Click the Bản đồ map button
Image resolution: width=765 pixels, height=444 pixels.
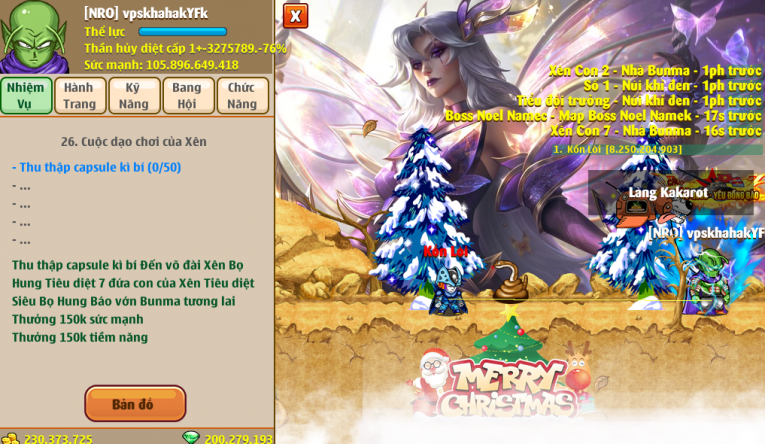coord(135,404)
